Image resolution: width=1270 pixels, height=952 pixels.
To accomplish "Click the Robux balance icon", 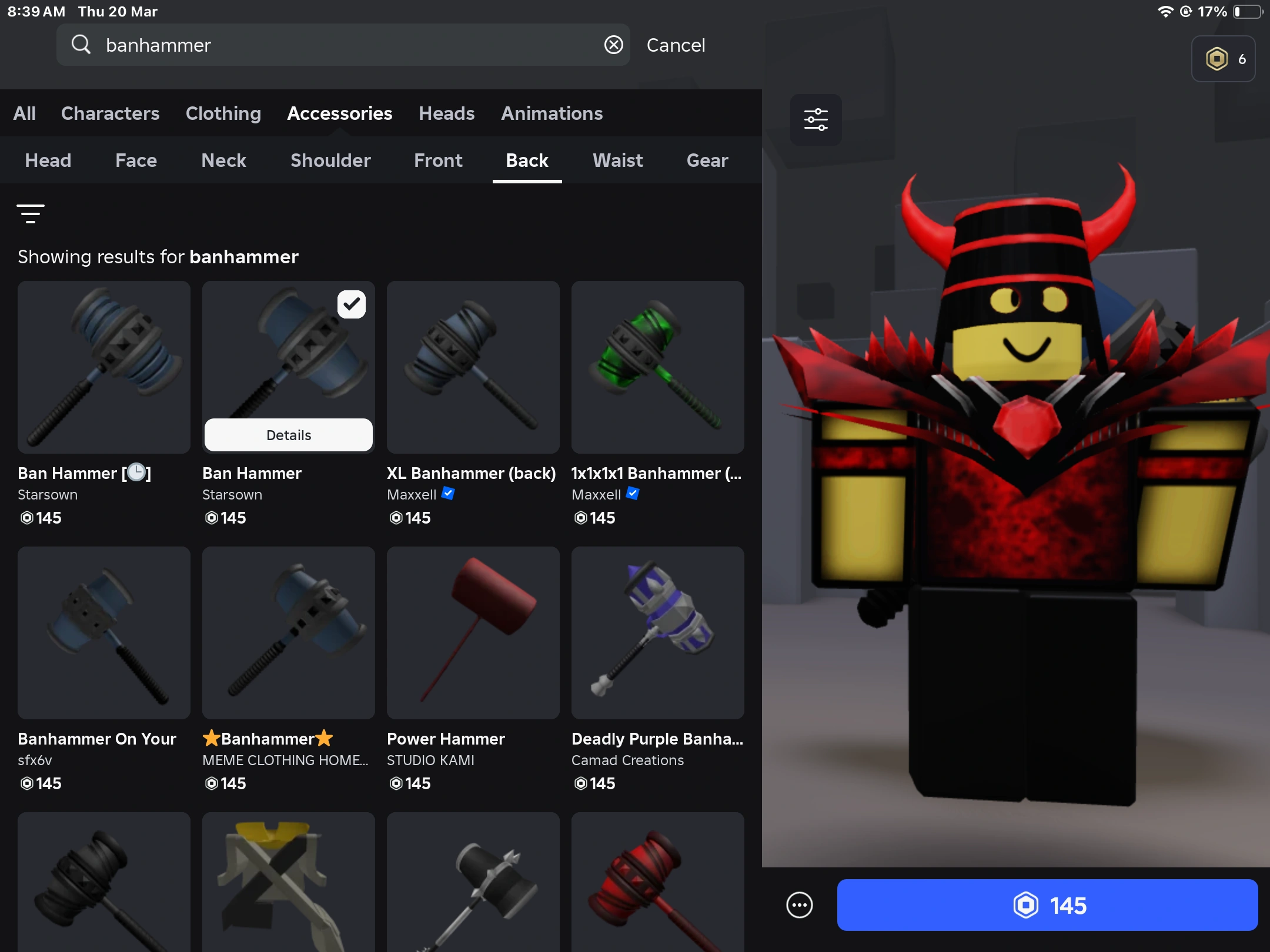I will coord(1216,58).
